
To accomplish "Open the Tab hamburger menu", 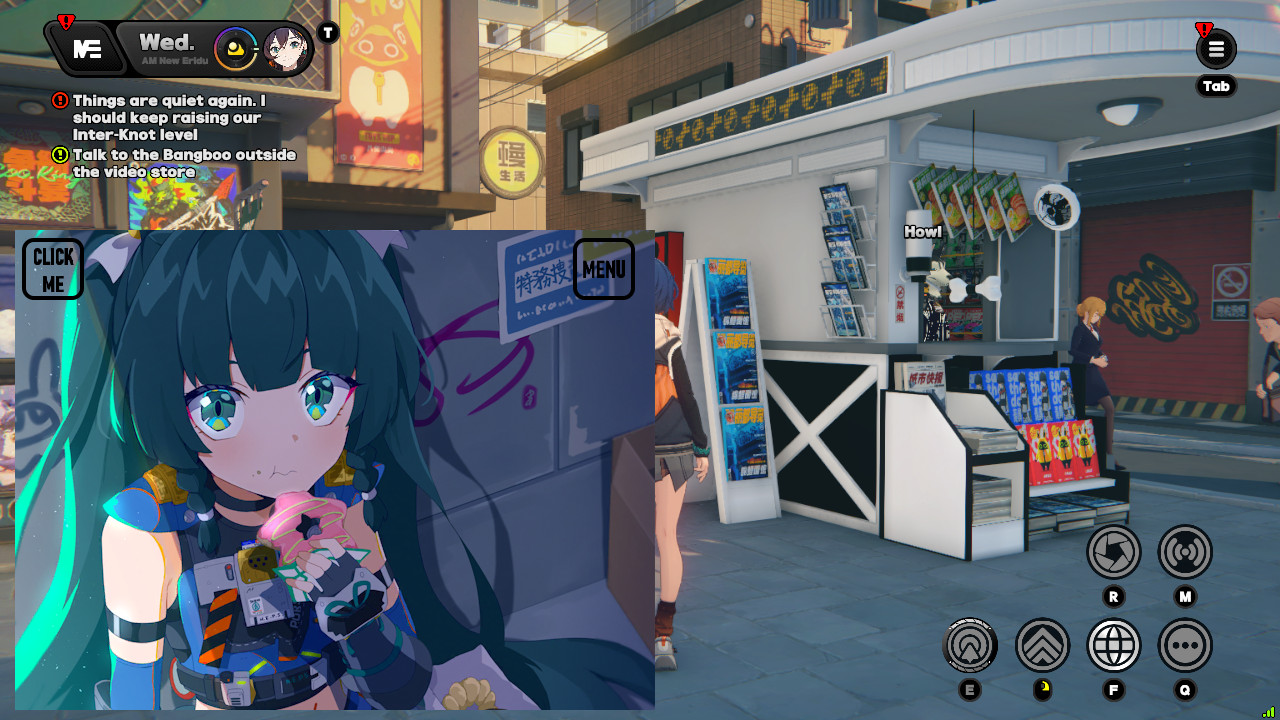I will [x=1216, y=48].
